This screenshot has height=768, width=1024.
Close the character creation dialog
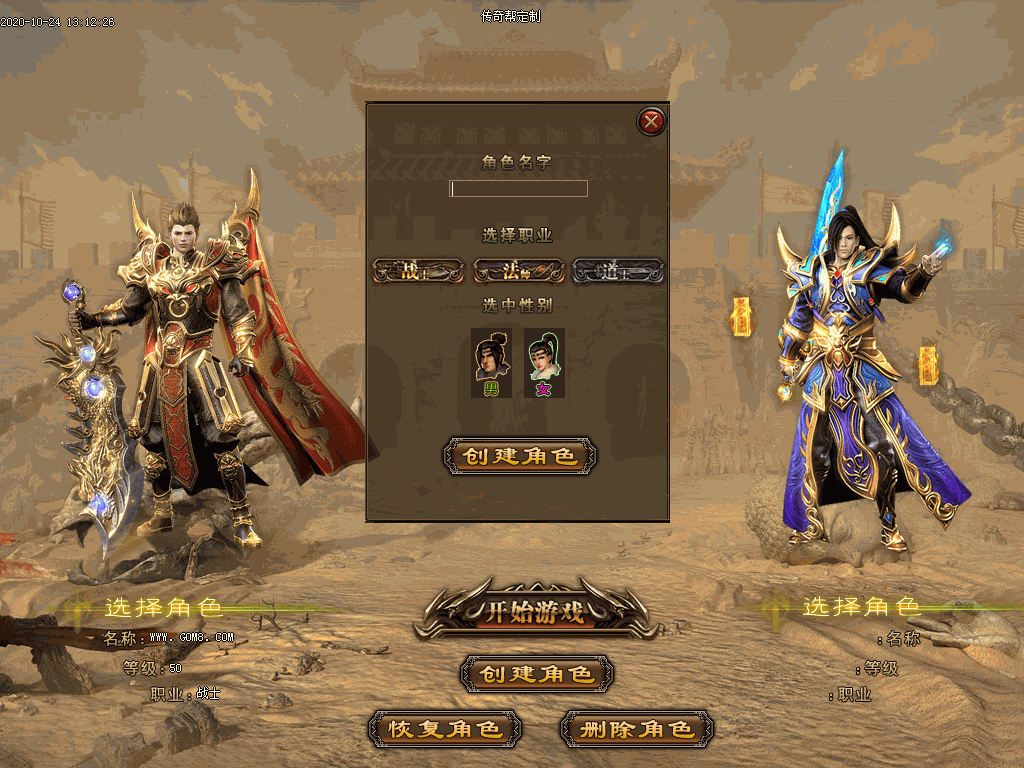(x=651, y=122)
